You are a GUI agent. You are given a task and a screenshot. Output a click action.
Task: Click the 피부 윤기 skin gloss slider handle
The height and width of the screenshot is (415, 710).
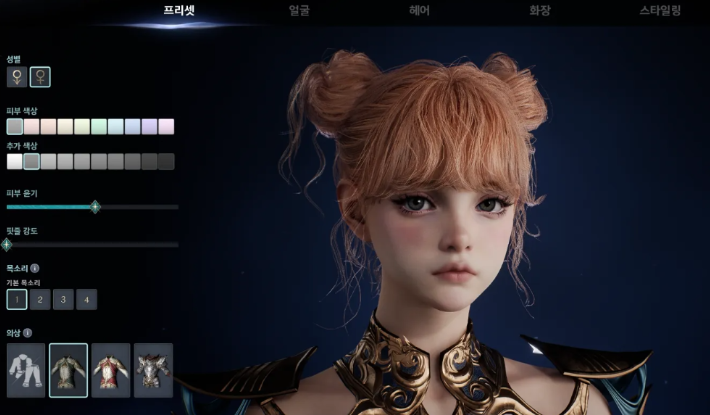(95, 207)
